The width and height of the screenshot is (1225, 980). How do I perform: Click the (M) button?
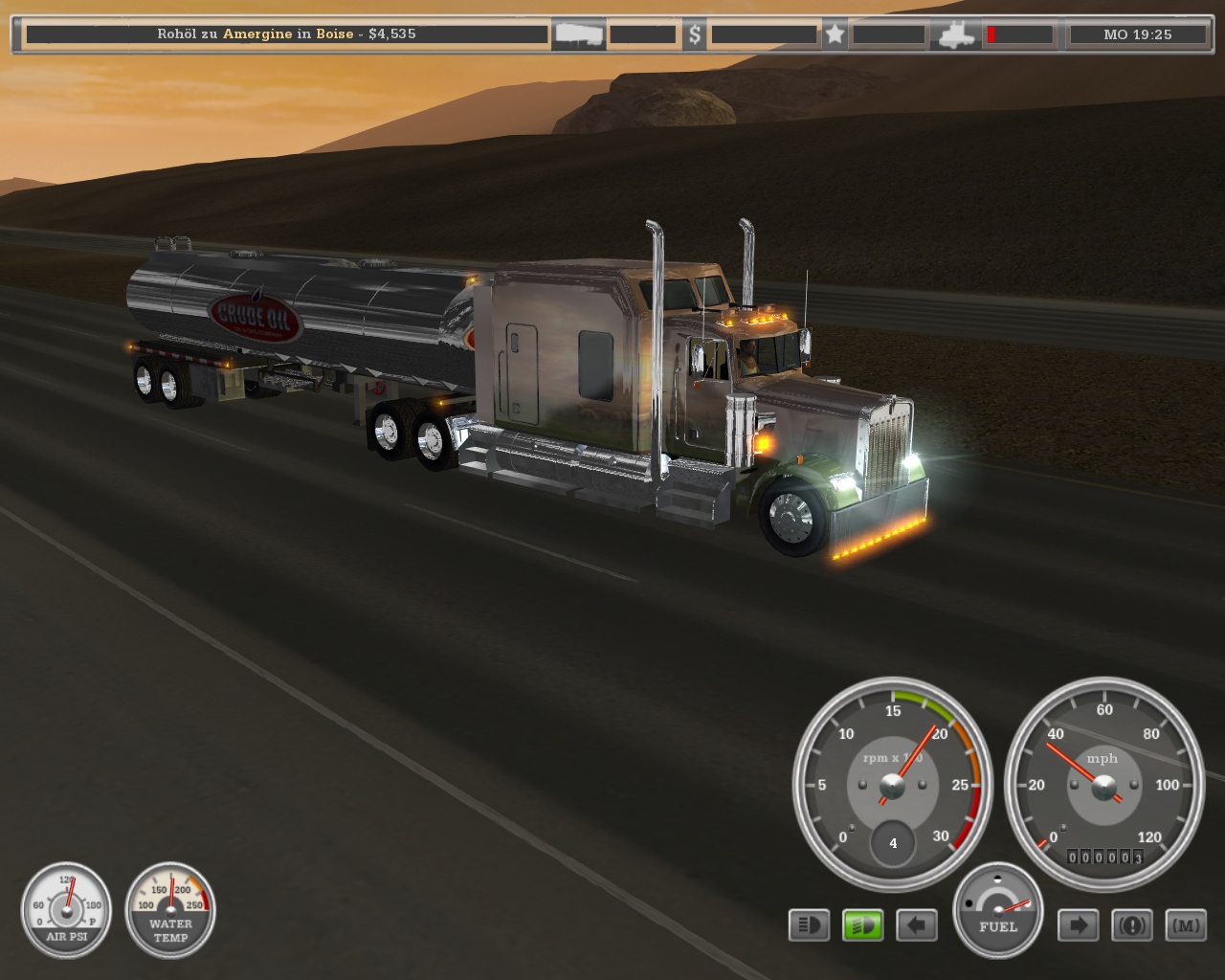pyautogui.click(x=1186, y=925)
